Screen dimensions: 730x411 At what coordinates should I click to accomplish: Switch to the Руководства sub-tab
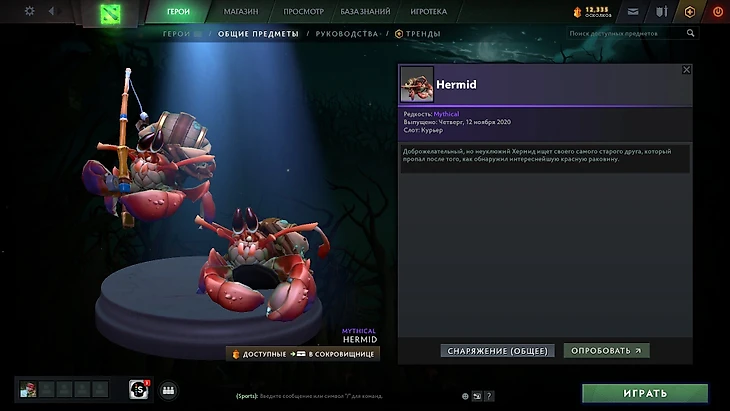click(346, 34)
